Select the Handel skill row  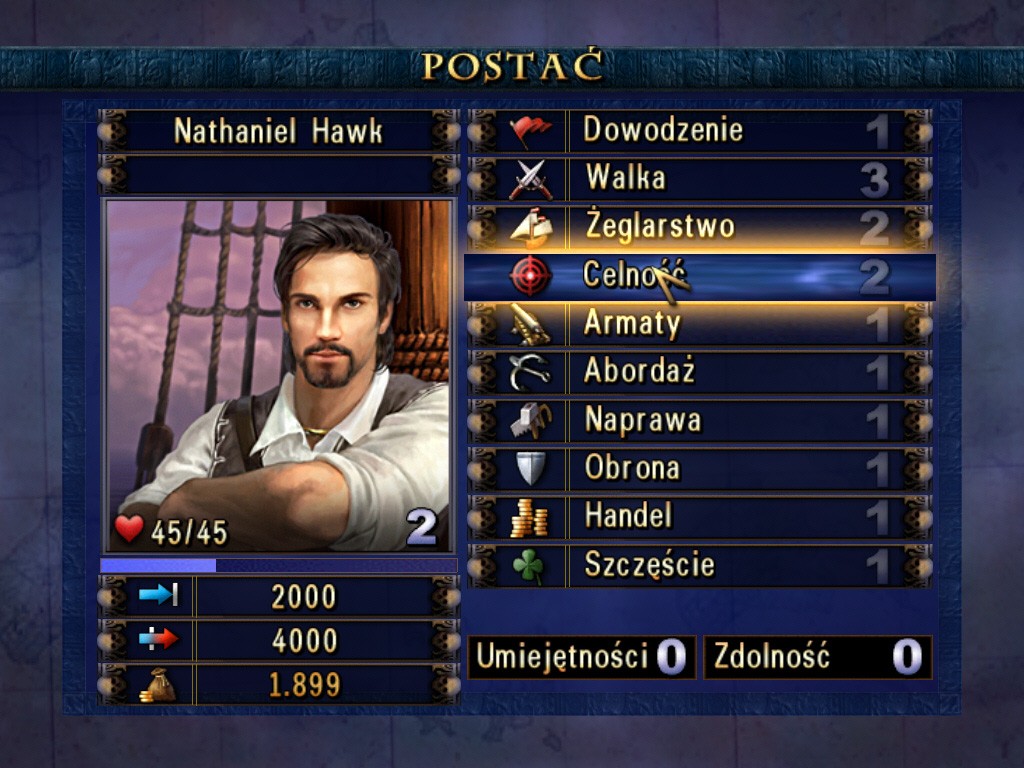tap(700, 516)
